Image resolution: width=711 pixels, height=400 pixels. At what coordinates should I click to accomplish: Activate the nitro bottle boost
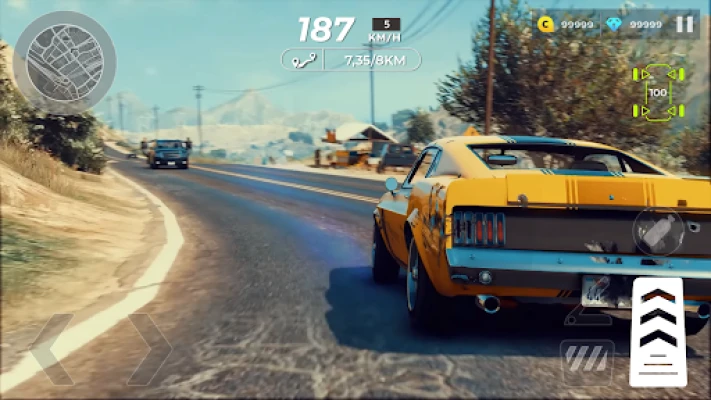(658, 232)
